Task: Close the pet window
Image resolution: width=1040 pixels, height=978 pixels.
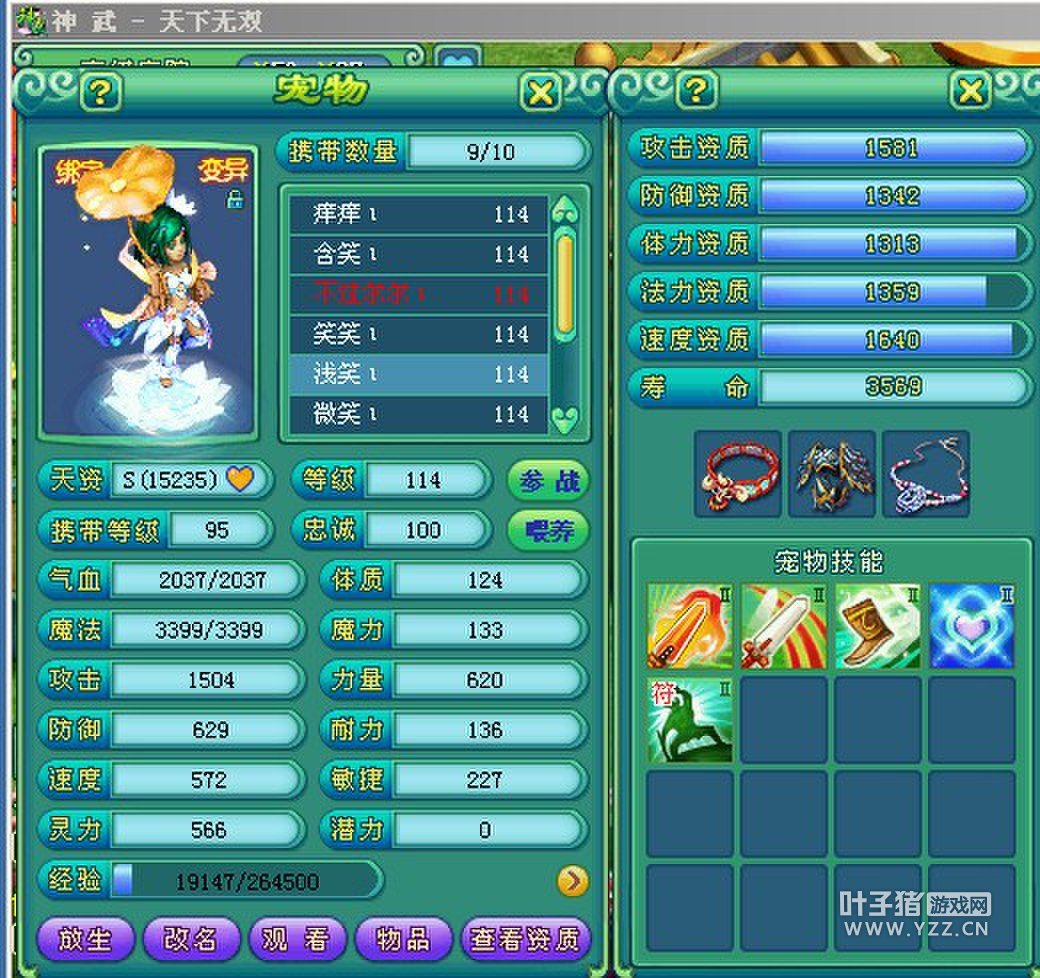Action: coord(541,93)
